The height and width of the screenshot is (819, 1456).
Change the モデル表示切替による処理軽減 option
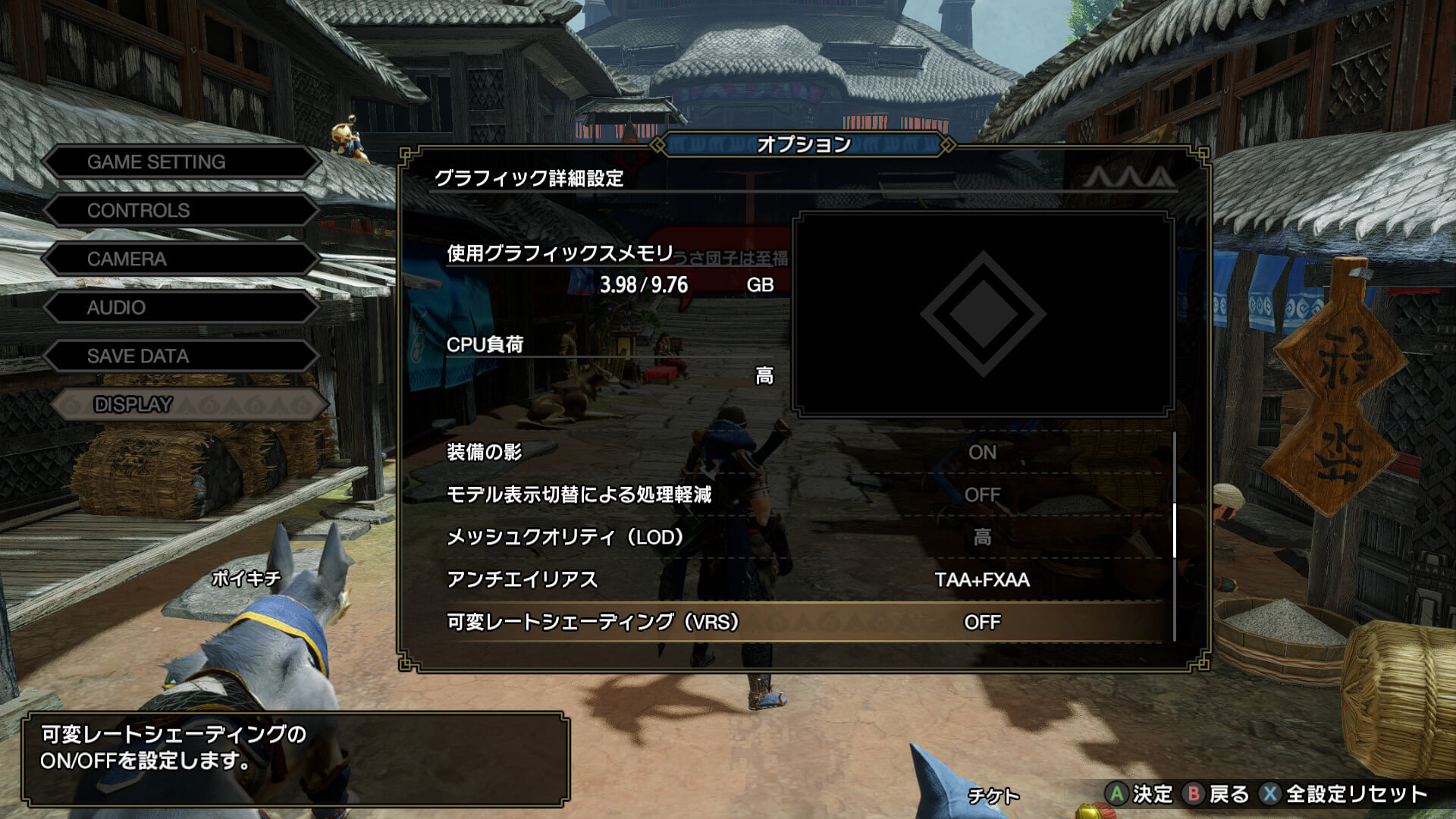pyautogui.click(x=804, y=495)
